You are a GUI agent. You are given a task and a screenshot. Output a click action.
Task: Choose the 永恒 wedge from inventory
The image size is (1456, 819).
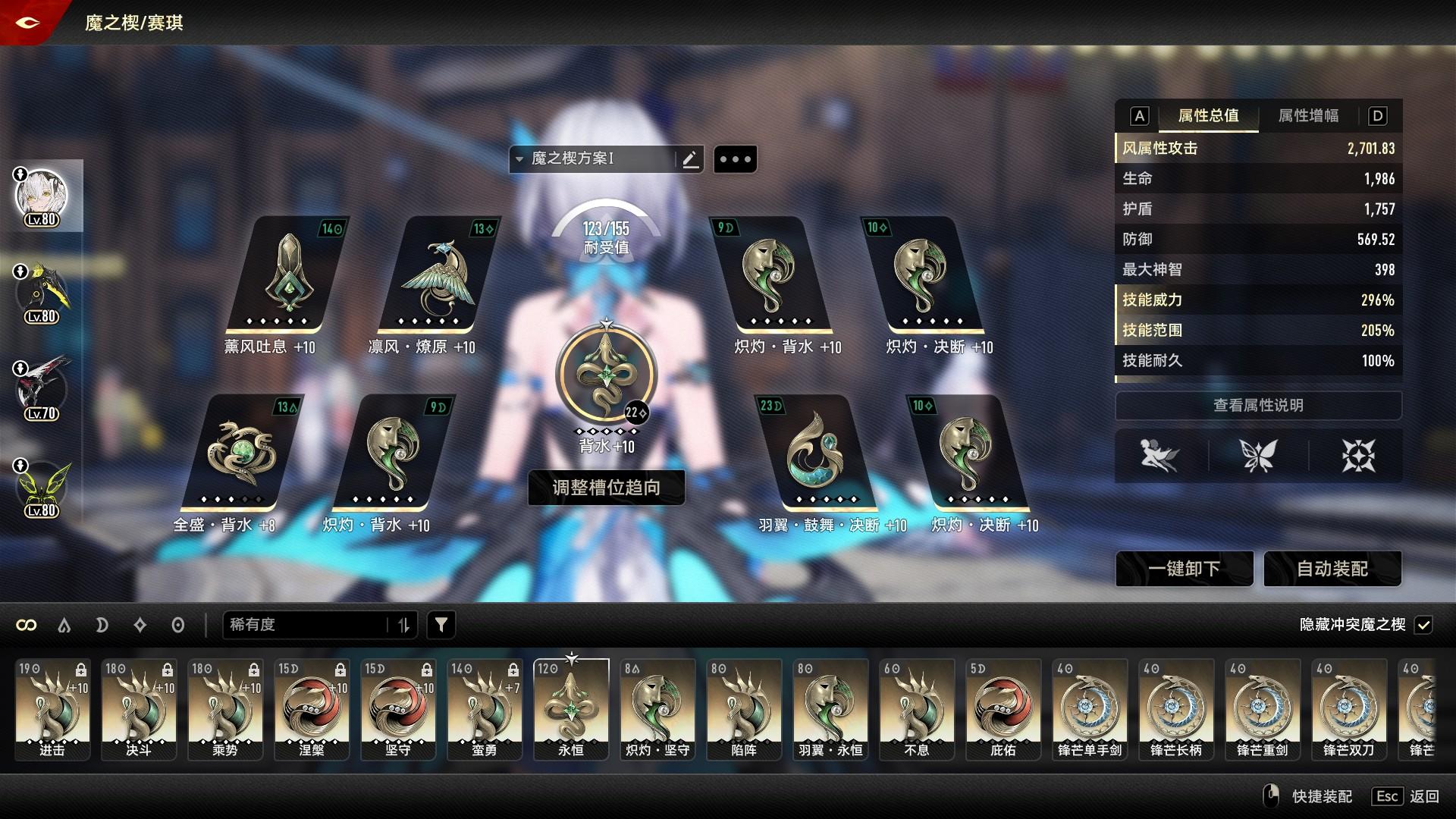click(x=571, y=708)
